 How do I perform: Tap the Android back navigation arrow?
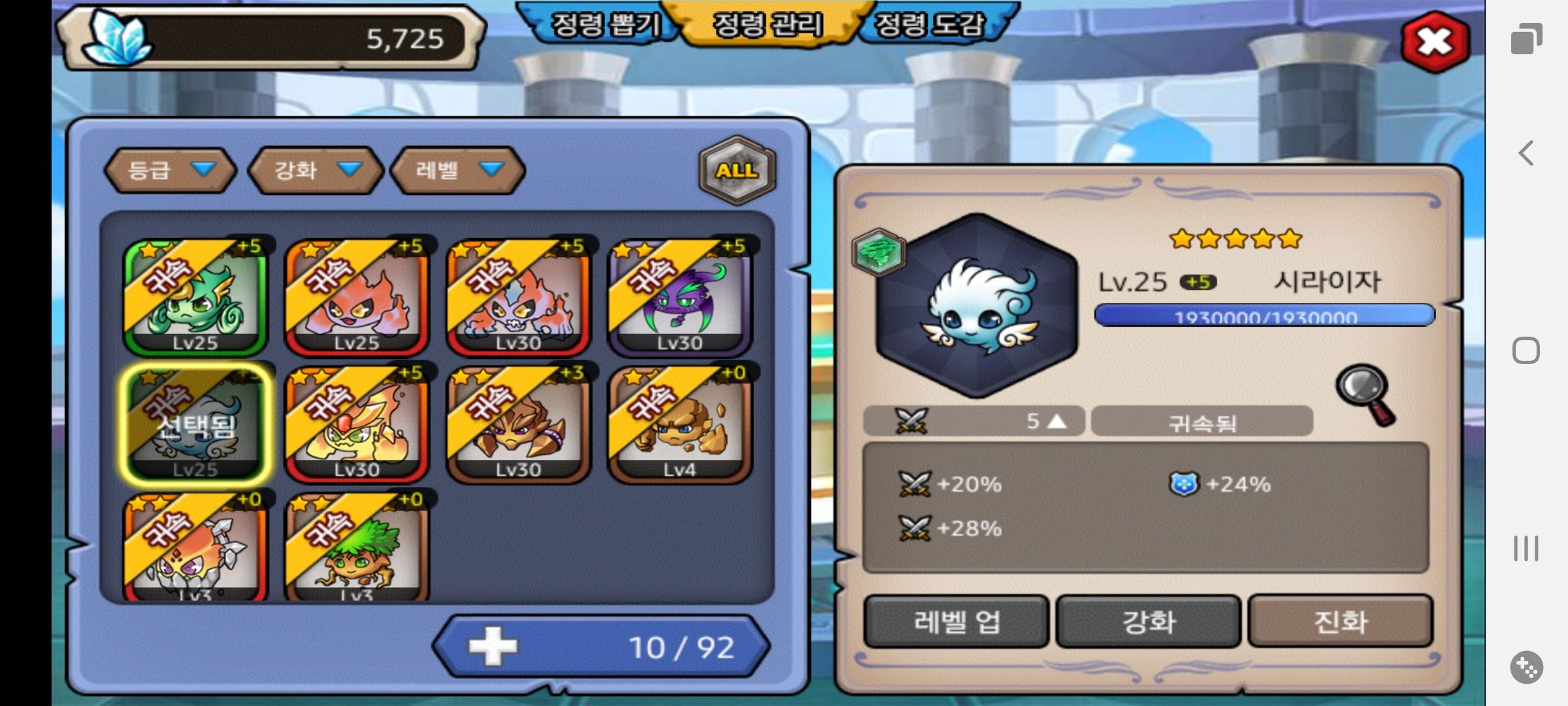pyautogui.click(x=1526, y=154)
